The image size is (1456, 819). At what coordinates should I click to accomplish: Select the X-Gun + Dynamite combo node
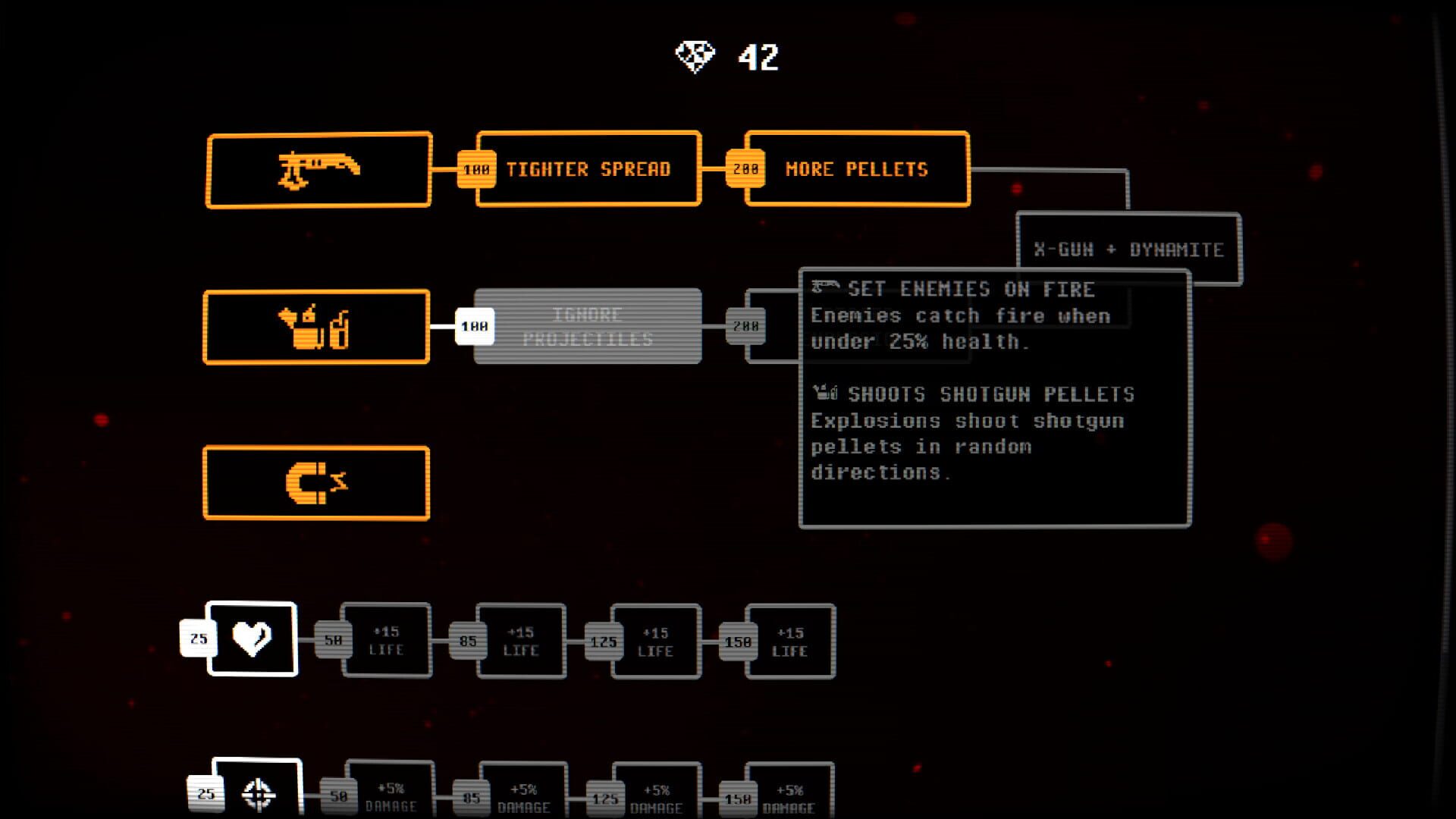1131,248
